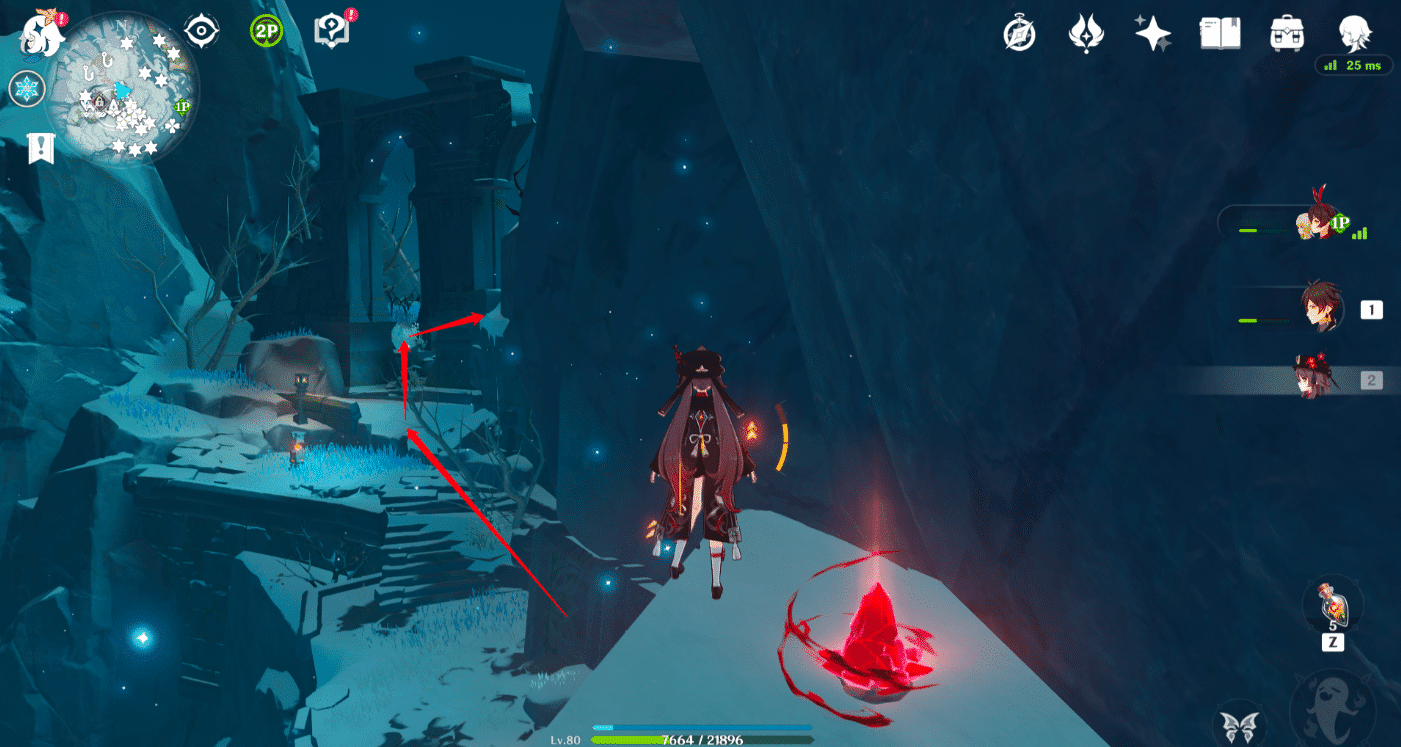Toggle the quest destination eye tracker

pyautogui.click(x=201, y=29)
